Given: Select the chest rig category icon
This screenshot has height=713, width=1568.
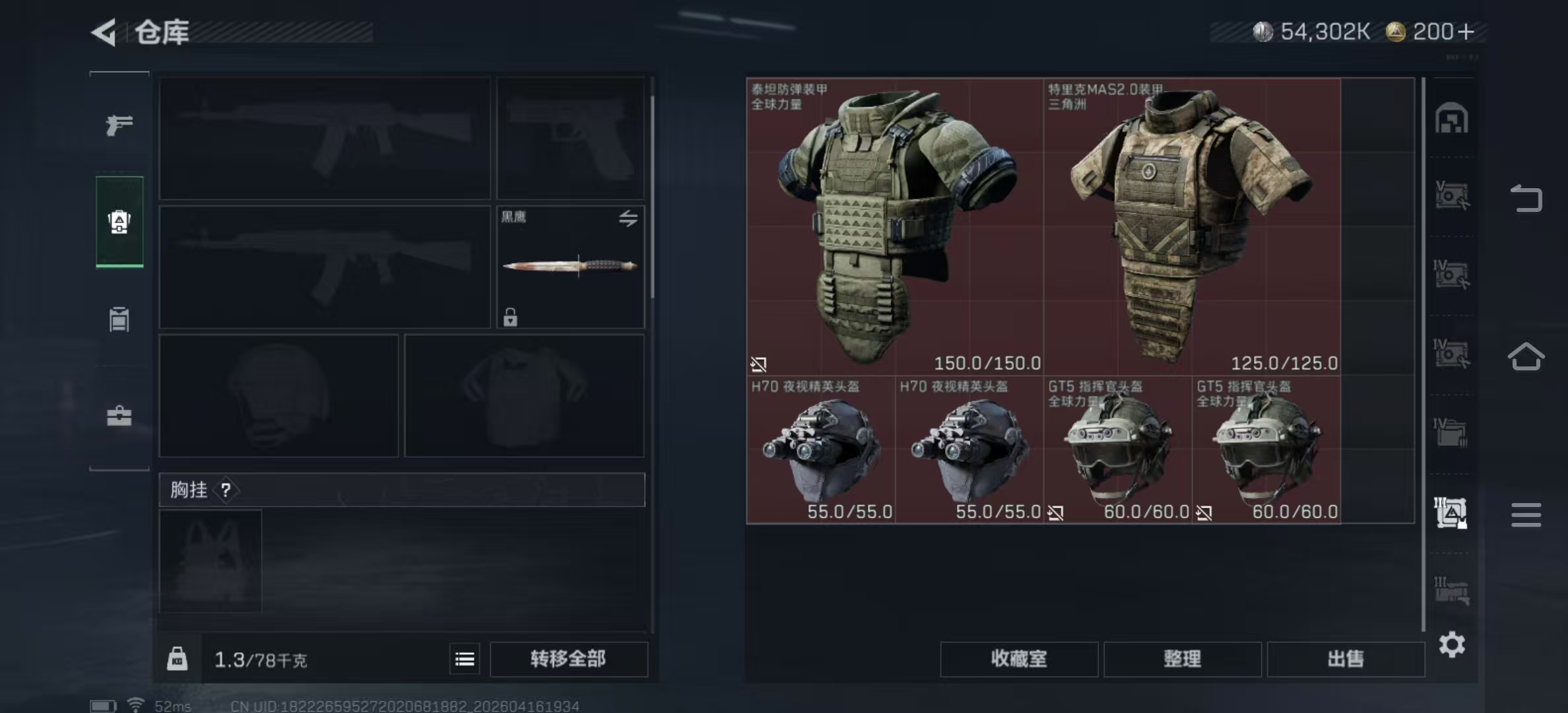Looking at the screenshot, I should click(119, 319).
